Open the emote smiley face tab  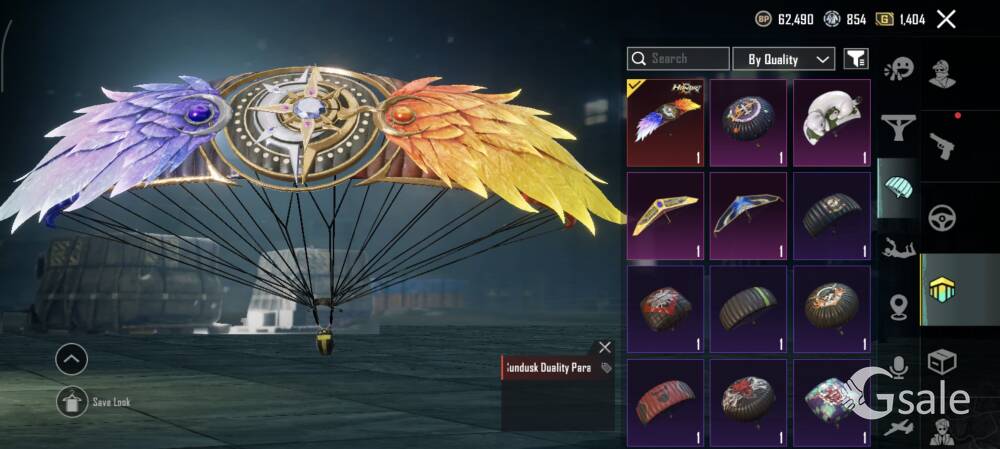898,68
